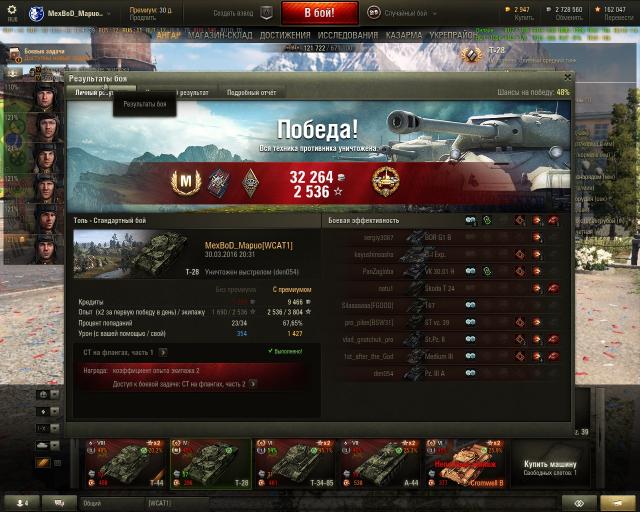This screenshot has width=640, height=512.
Task: Open the СТ на флангах, часть 2 mission arrow
Action: tap(252, 383)
